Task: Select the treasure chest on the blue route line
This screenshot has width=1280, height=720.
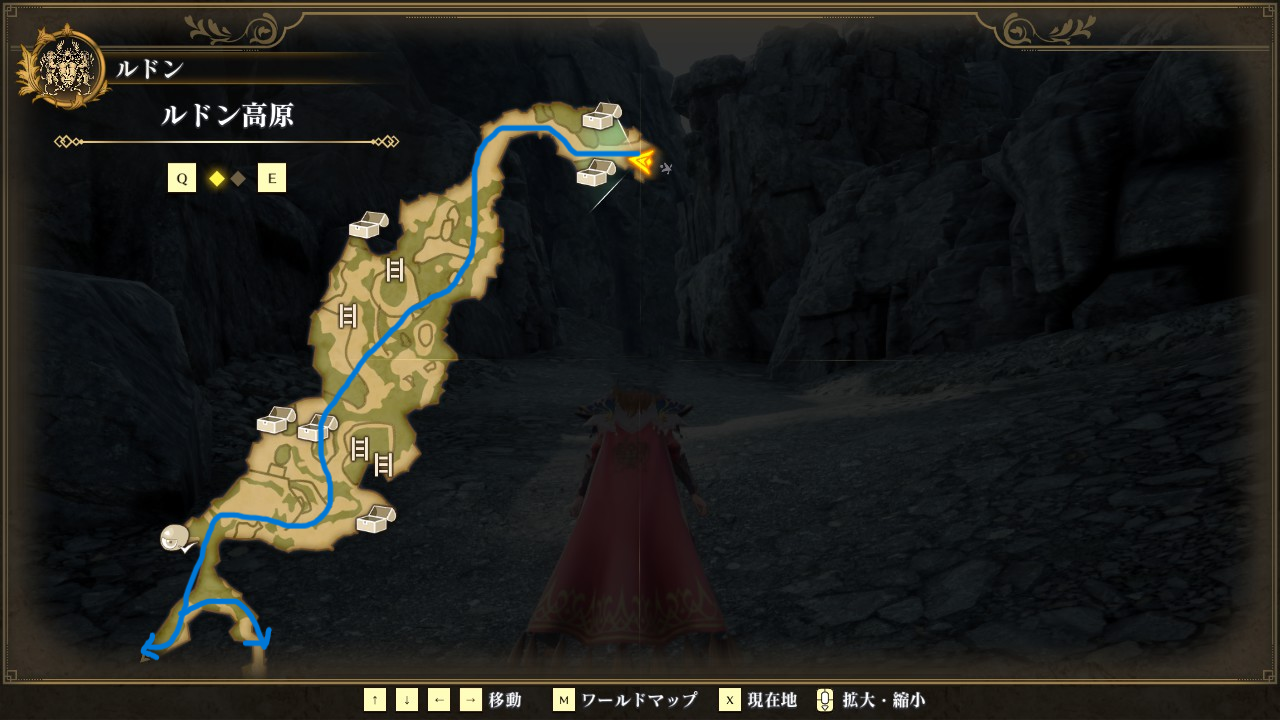Action: [x=317, y=428]
